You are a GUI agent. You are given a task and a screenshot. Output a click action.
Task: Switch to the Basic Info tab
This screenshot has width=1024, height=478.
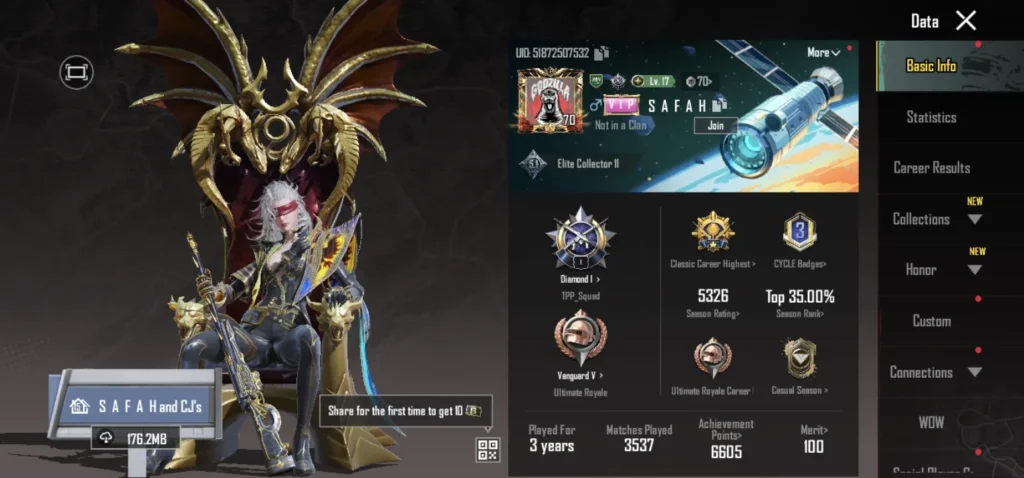coord(931,66)
